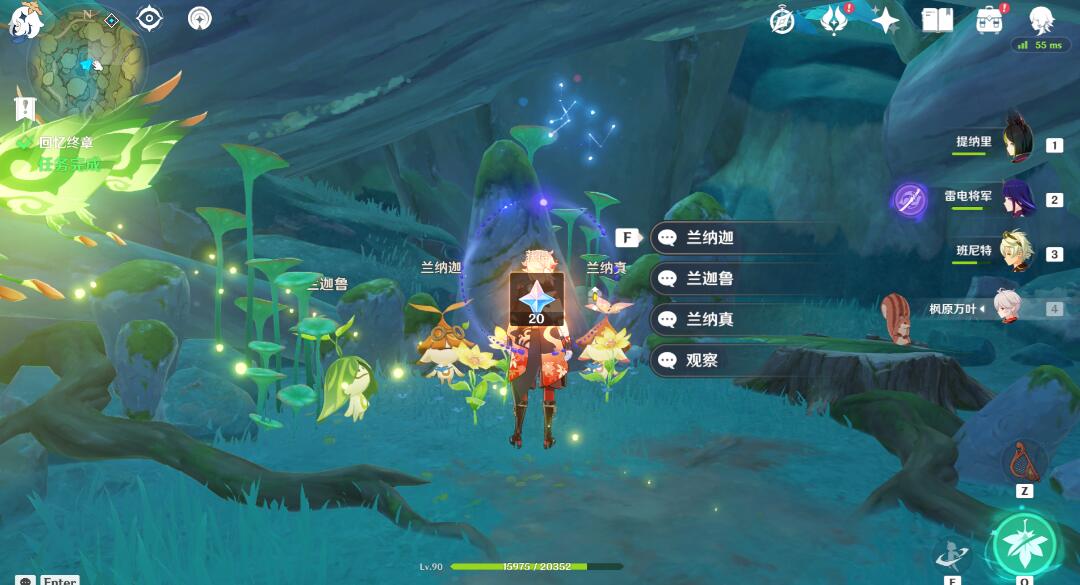Screen dimensions: 1080x585
Task: Open the character profile icon
Action: (x=1043, y=20)
